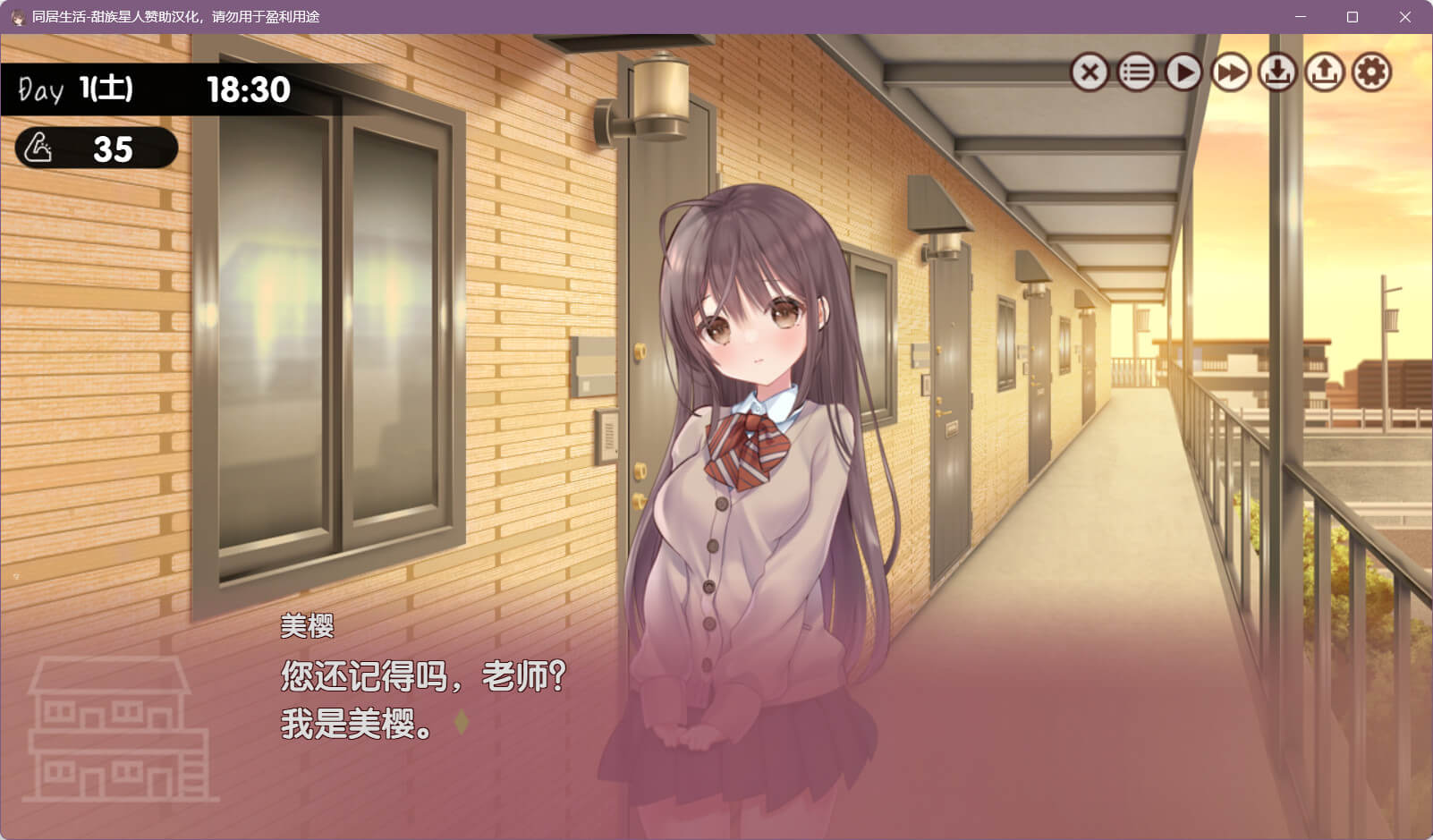
Task: Open the settings gear icon
Action: [1371, 72]
